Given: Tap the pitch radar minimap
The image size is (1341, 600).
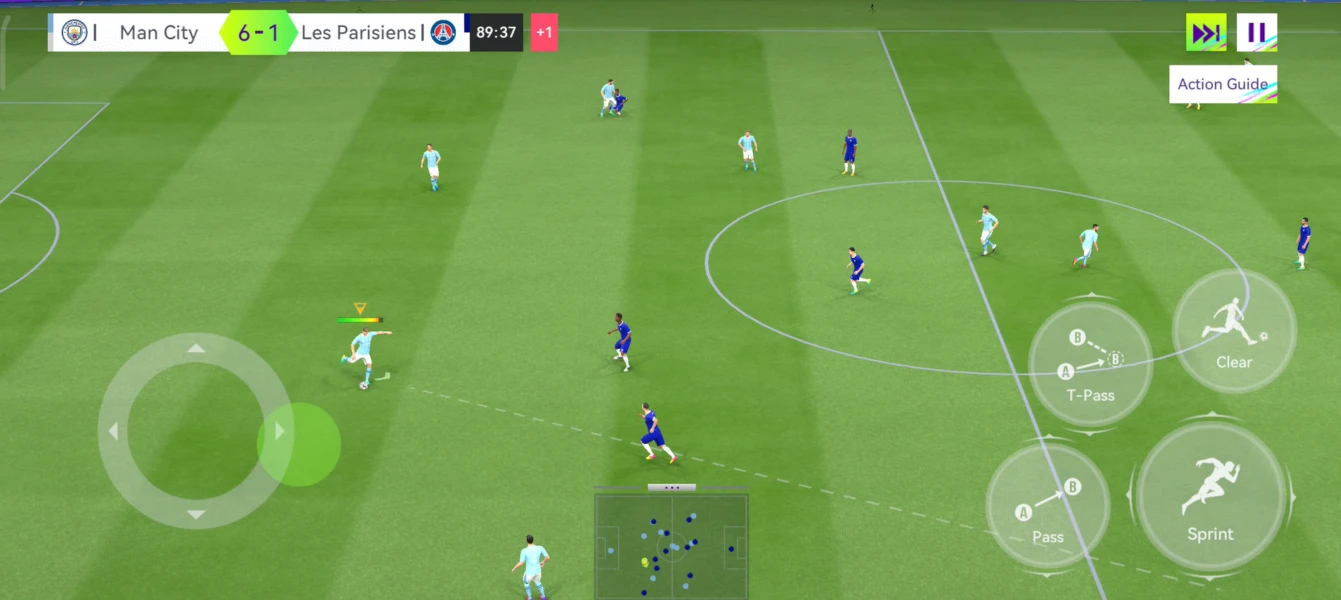Looking at the screenshot, I should tap(671, 546).
